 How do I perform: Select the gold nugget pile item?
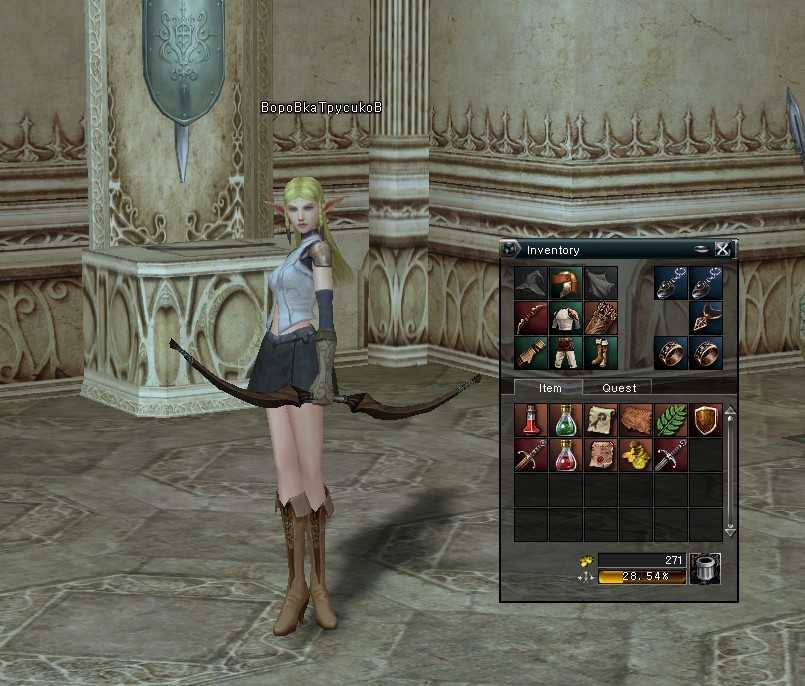click(x=636, y=455)
